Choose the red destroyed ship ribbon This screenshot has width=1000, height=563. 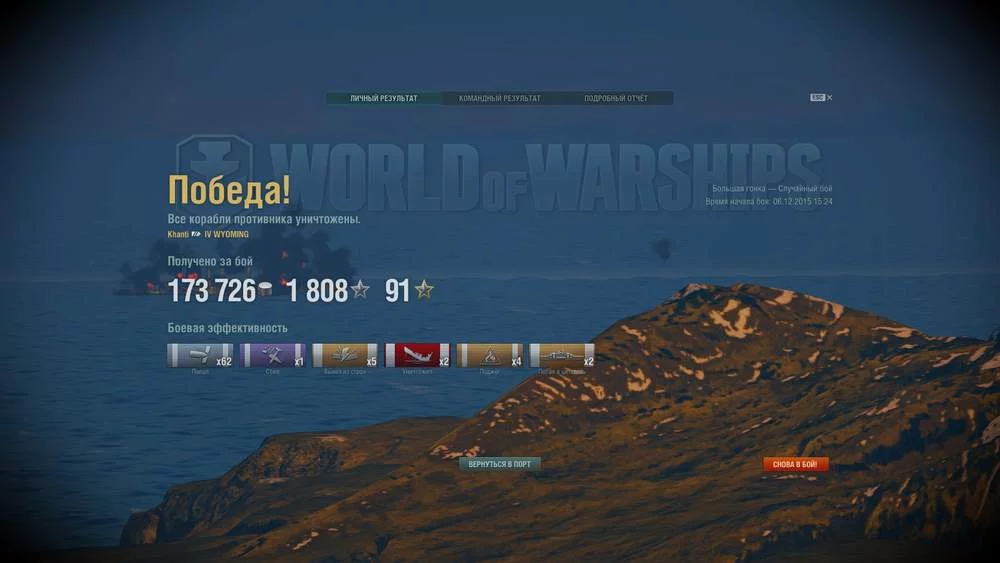click(418, 355)
